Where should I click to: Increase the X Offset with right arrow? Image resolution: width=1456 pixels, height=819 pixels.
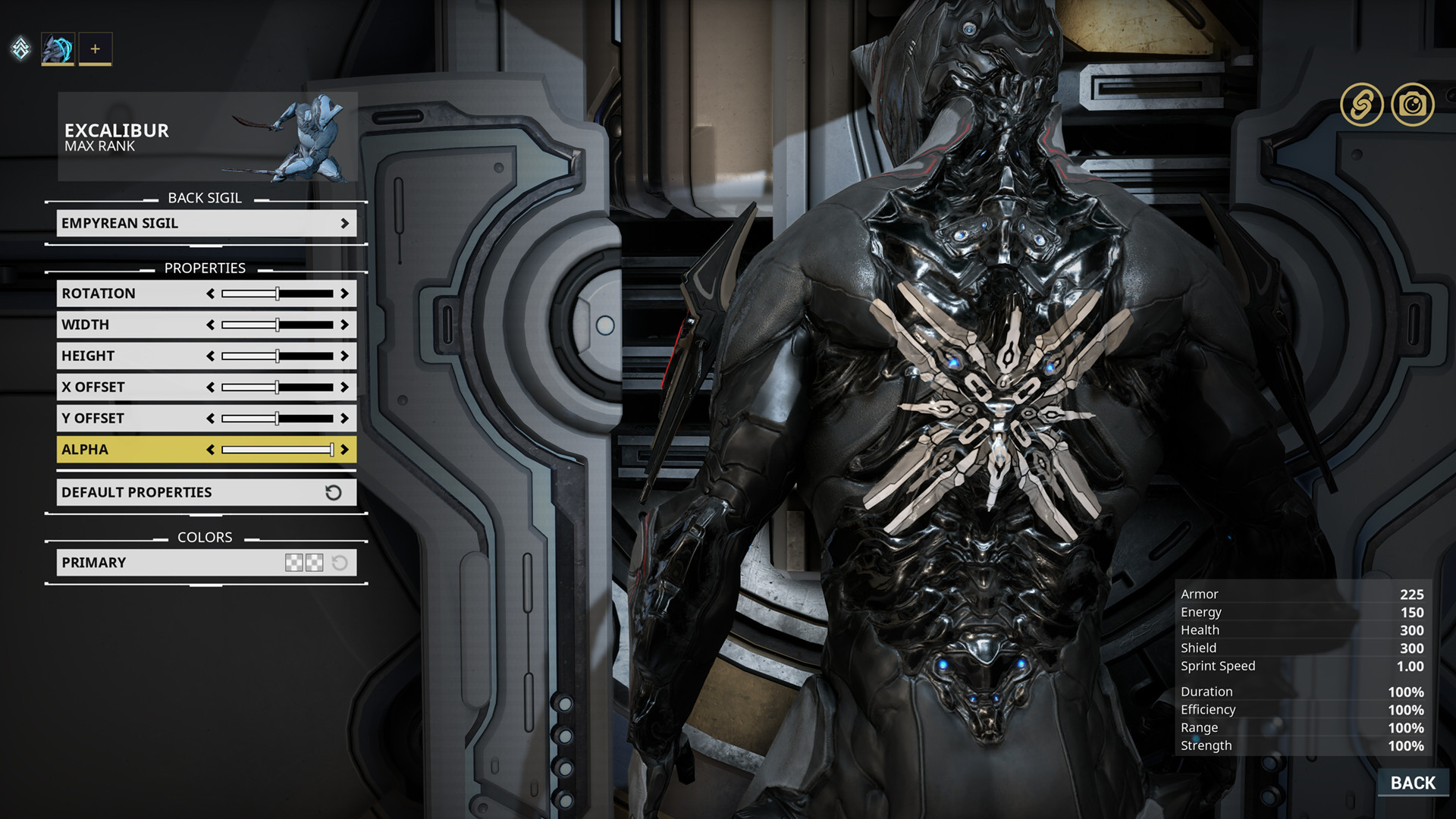click(345, 387)
